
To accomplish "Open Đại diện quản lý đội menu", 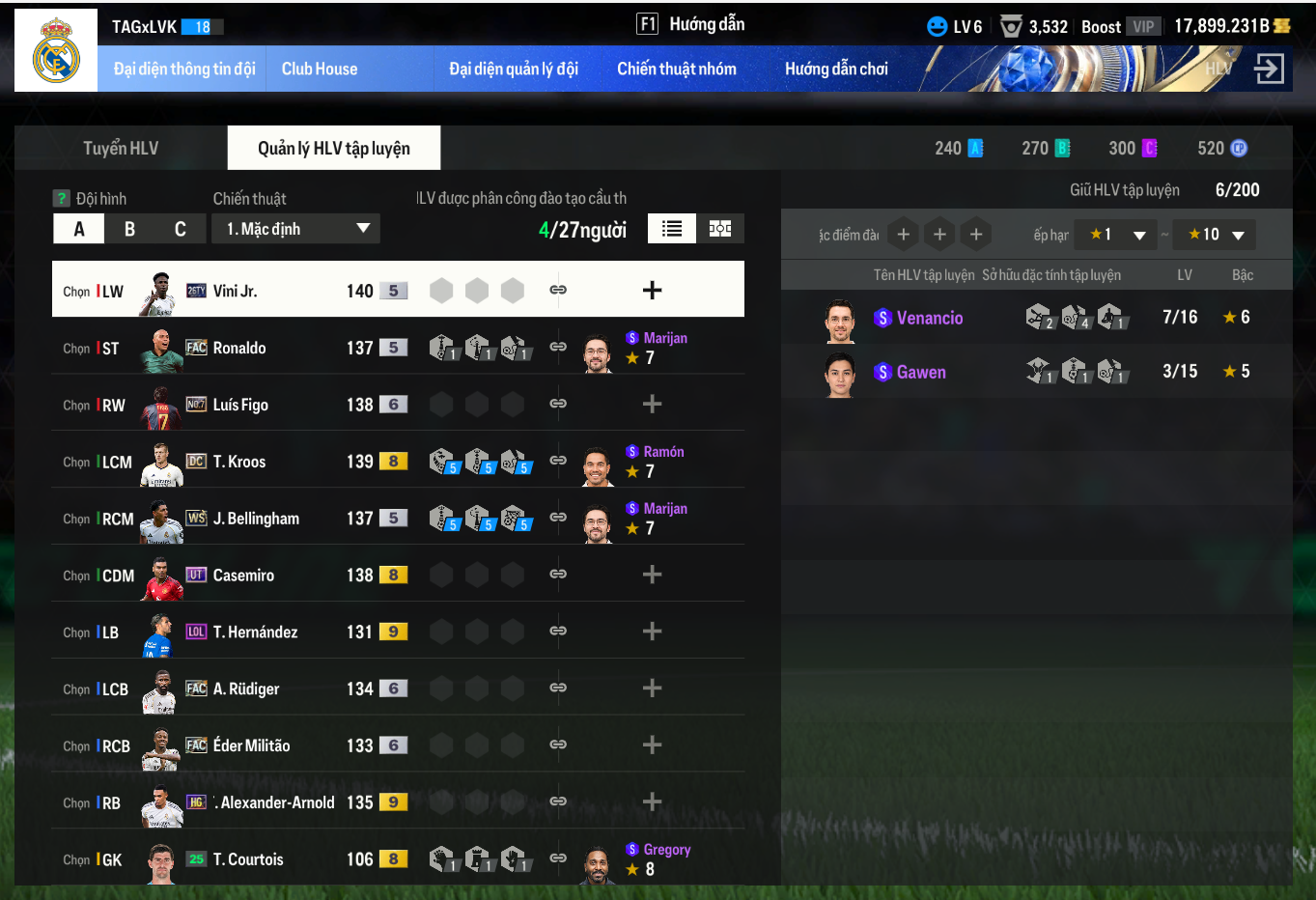I will pos(514,69).
